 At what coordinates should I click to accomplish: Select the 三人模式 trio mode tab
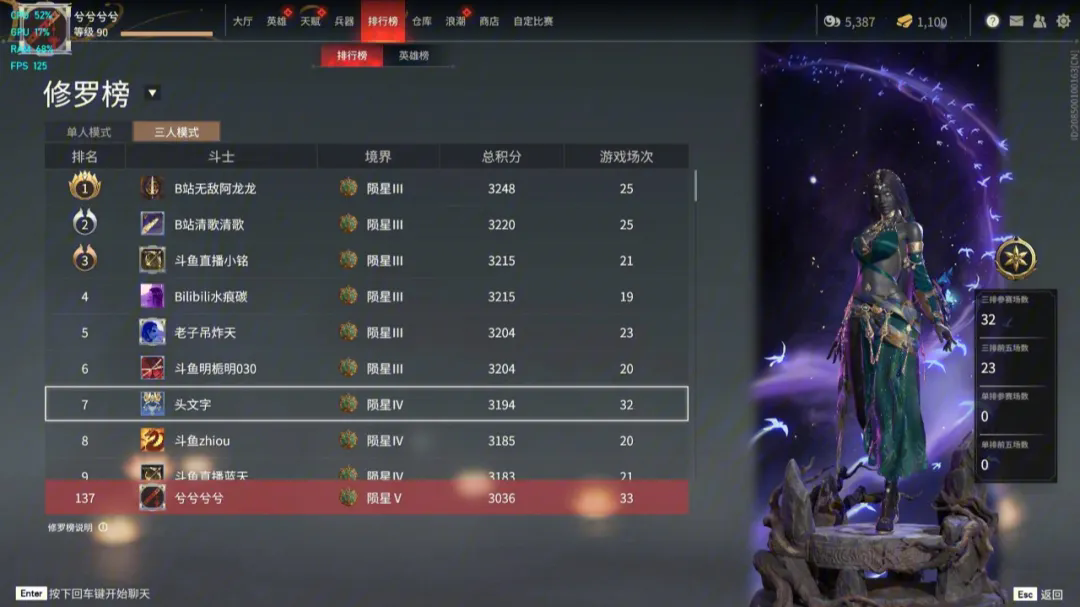[x=176, y=132]
